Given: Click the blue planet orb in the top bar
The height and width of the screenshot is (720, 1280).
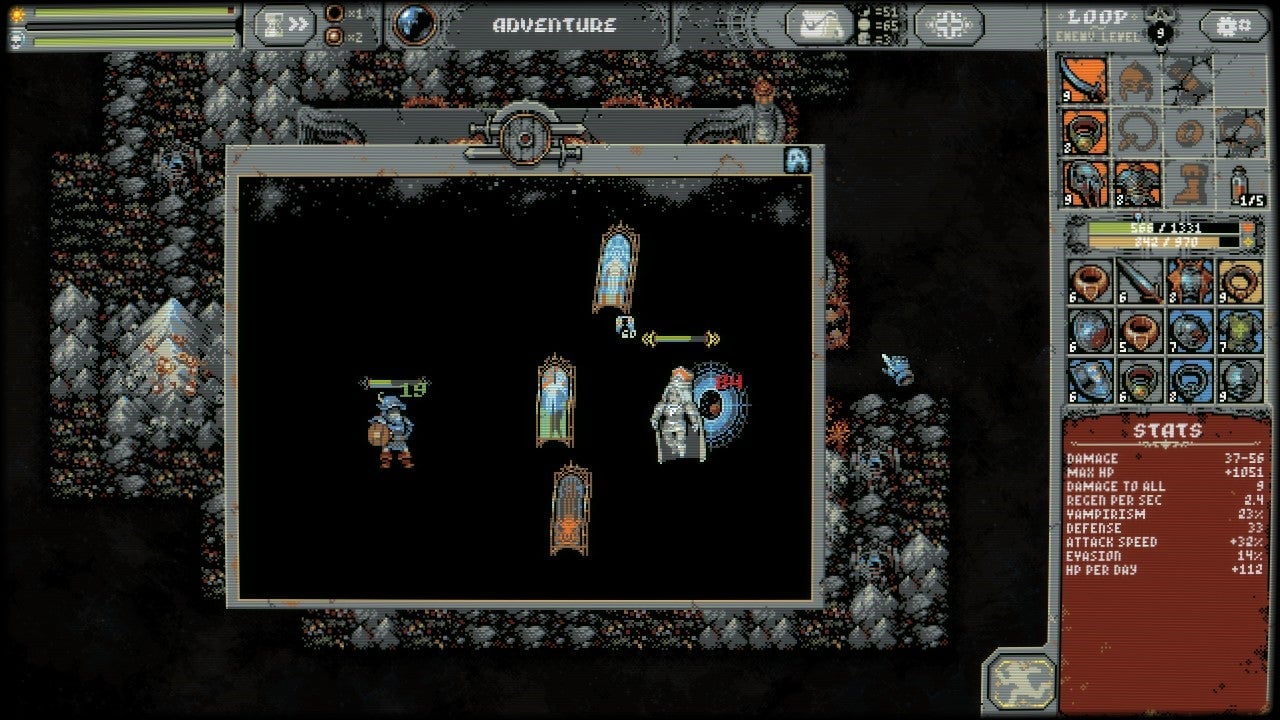Looking at the screenshot, I should 414,25.
